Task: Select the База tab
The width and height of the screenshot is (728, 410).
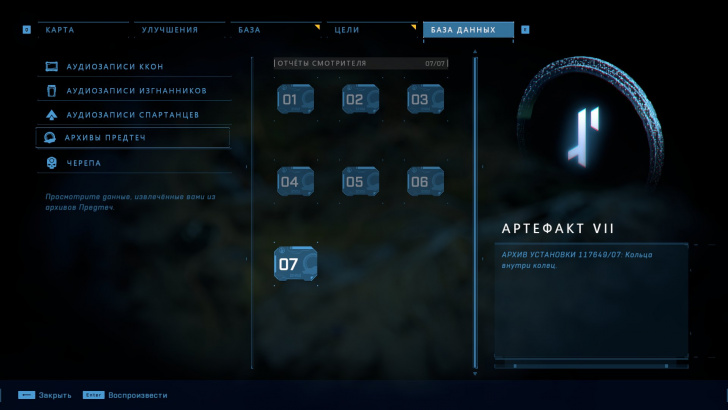Action: tap(276, 30)
